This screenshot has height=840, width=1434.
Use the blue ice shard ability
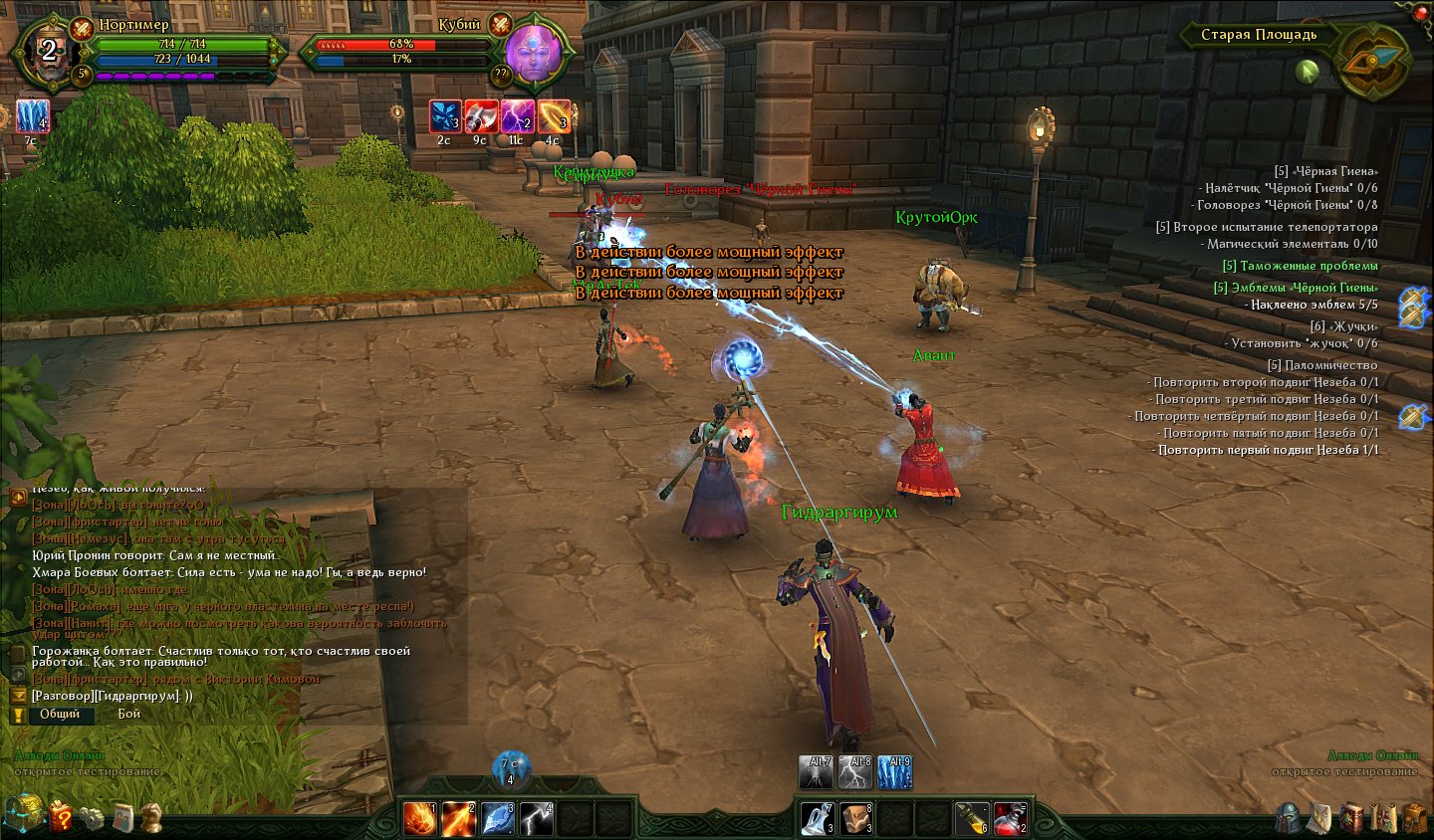point(497,818)
